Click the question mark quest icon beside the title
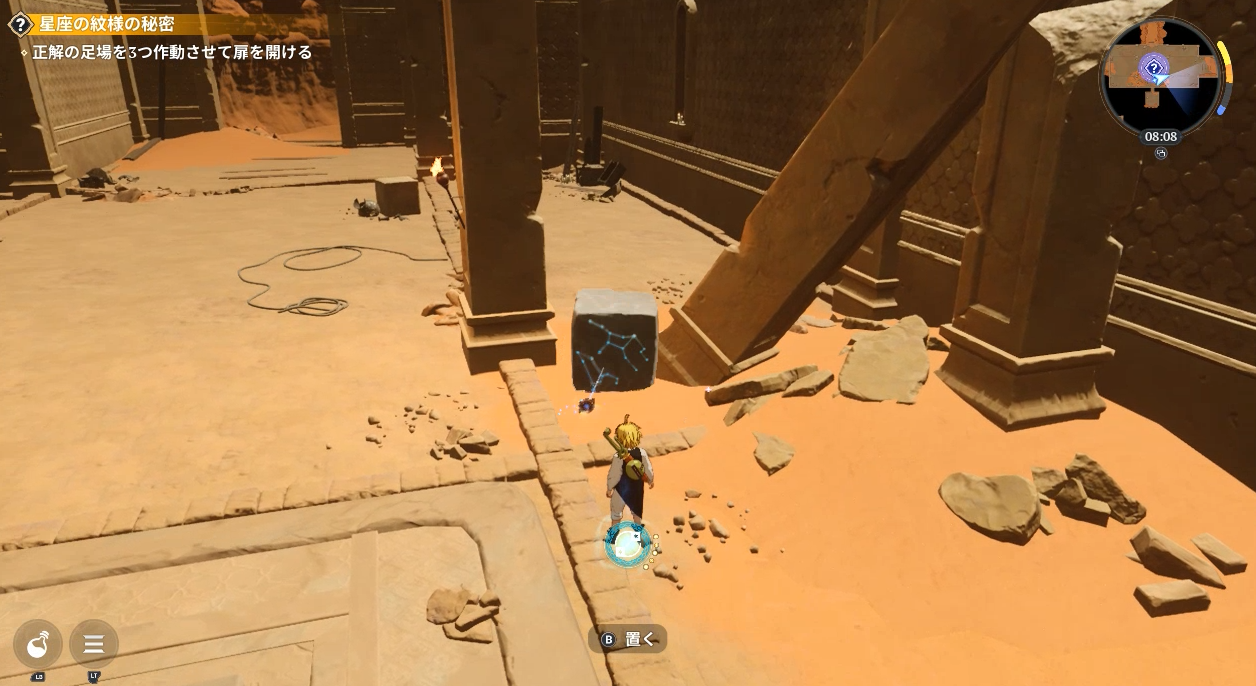The width and height of the screenshot is (1256, 686). tap(19, 24)
